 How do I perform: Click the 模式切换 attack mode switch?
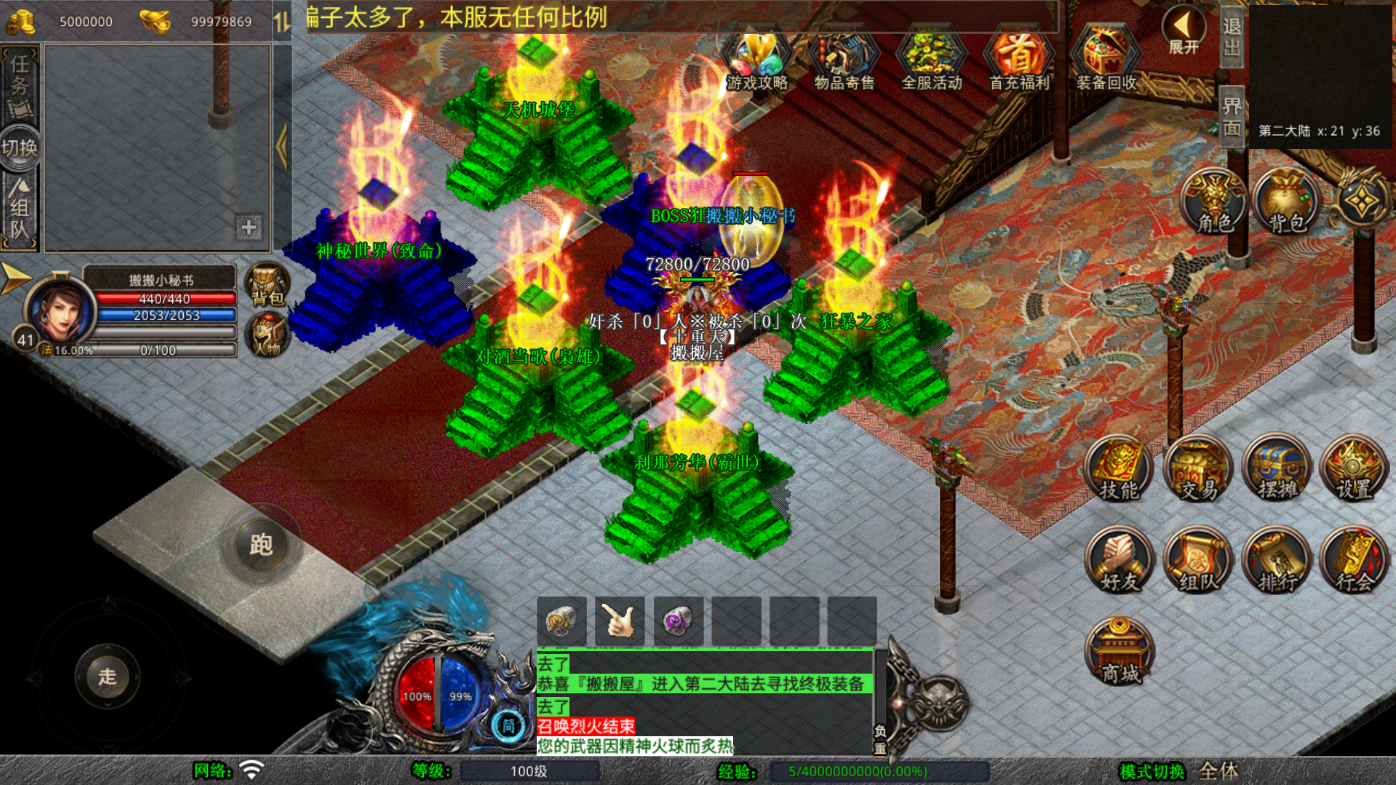click(1152, 771)
